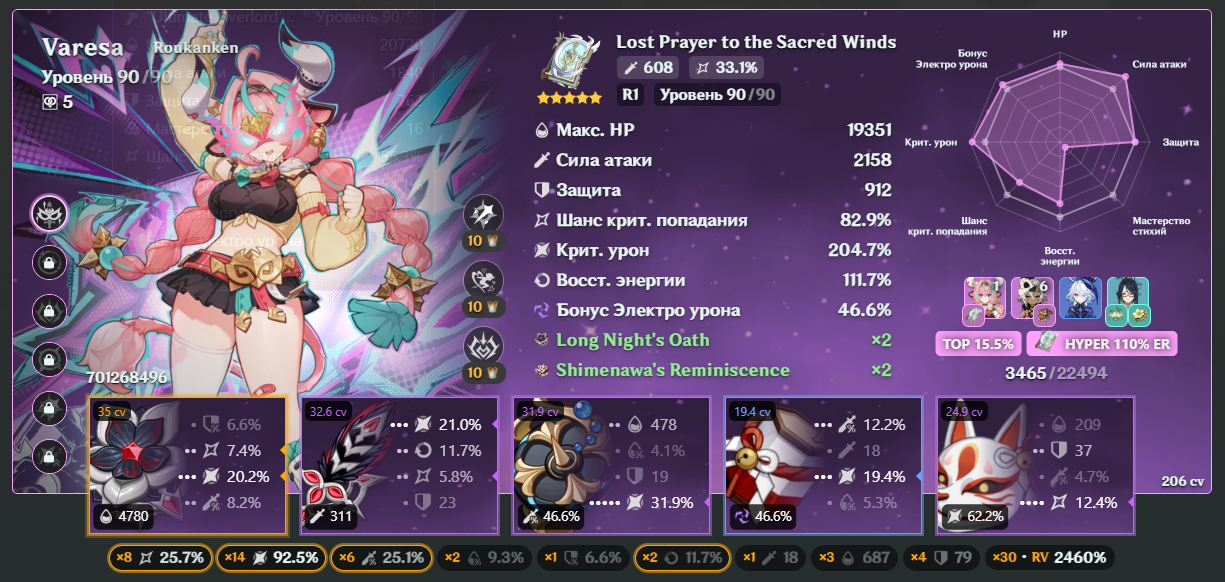The image size is (1225, 582).
Task: Select the flower artifact card with 4780 HP
Action: [x=187, y=464]
